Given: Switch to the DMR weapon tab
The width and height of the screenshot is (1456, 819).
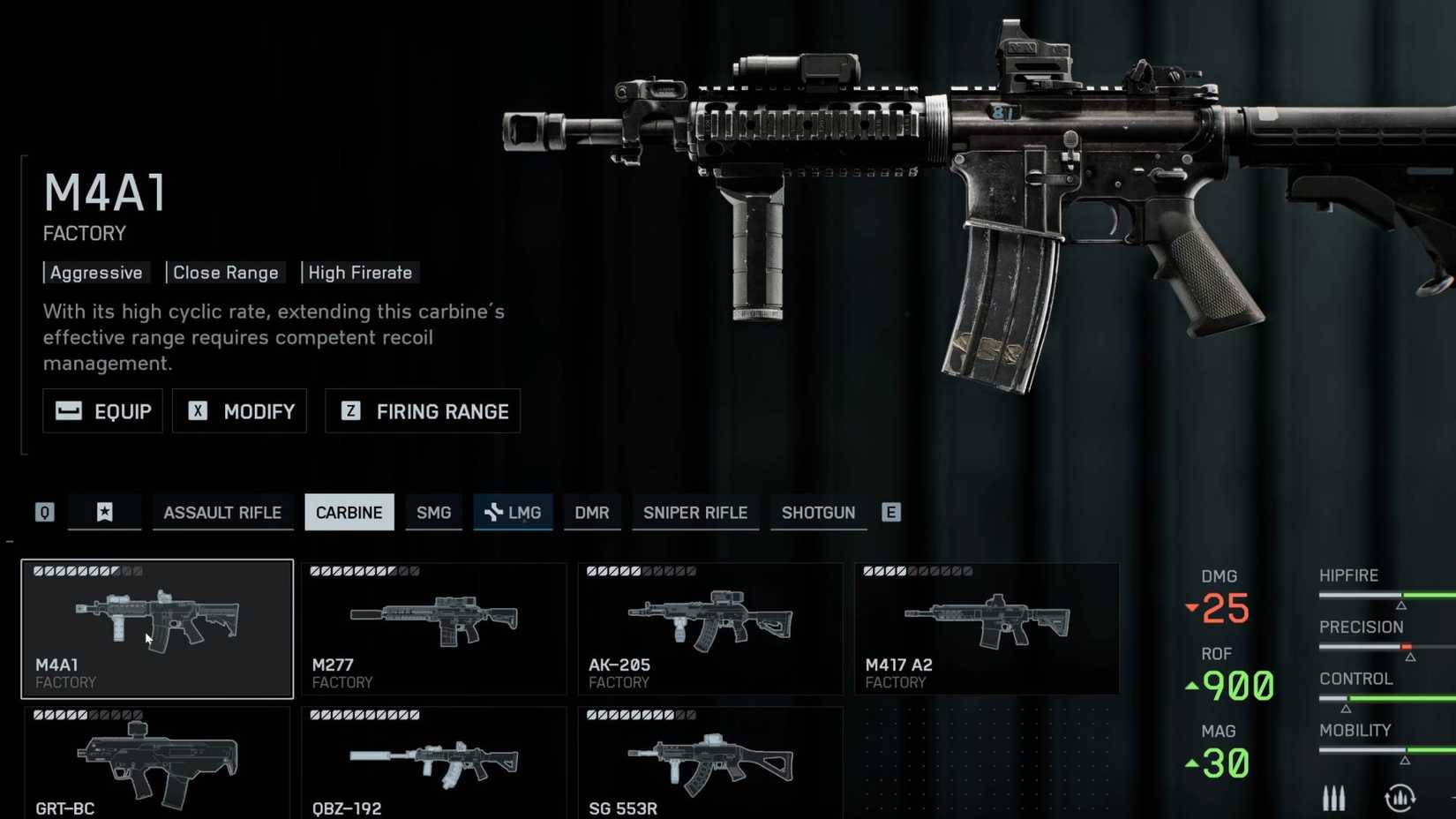Looking at the screenshot, I should (x=592, y=512).
